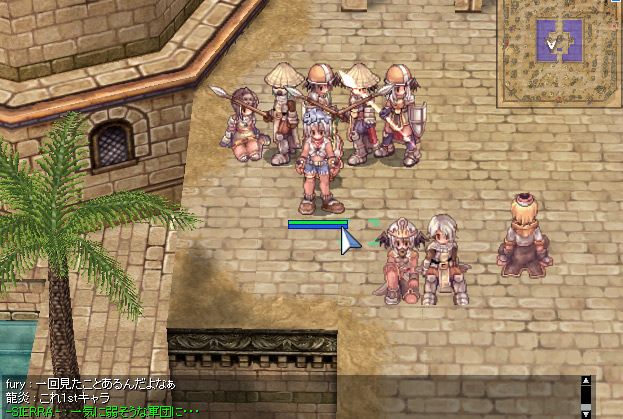Click the chat log scroll-up arrow

(587, 381)
